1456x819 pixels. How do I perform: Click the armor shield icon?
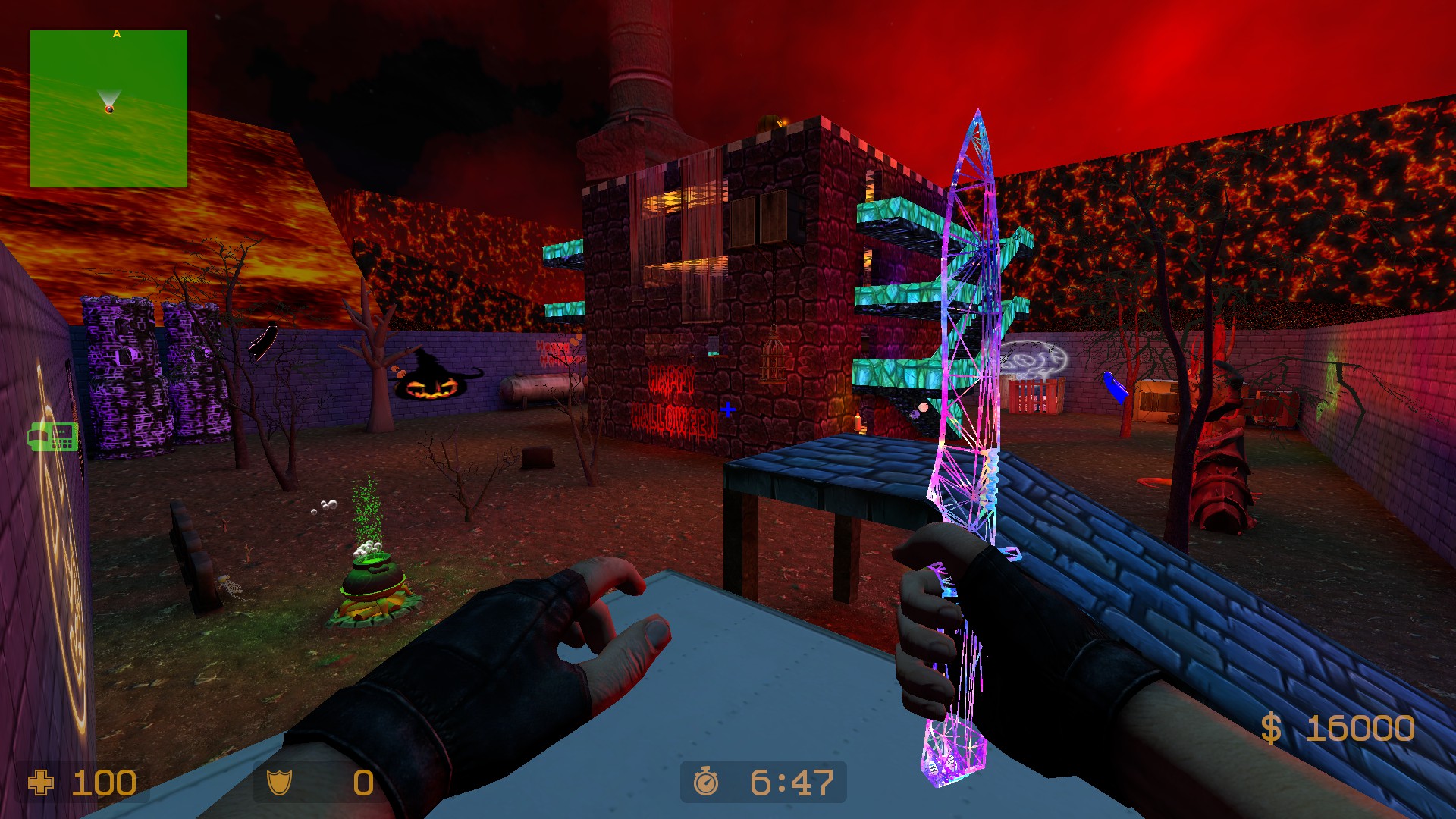[x=281, y=783]
